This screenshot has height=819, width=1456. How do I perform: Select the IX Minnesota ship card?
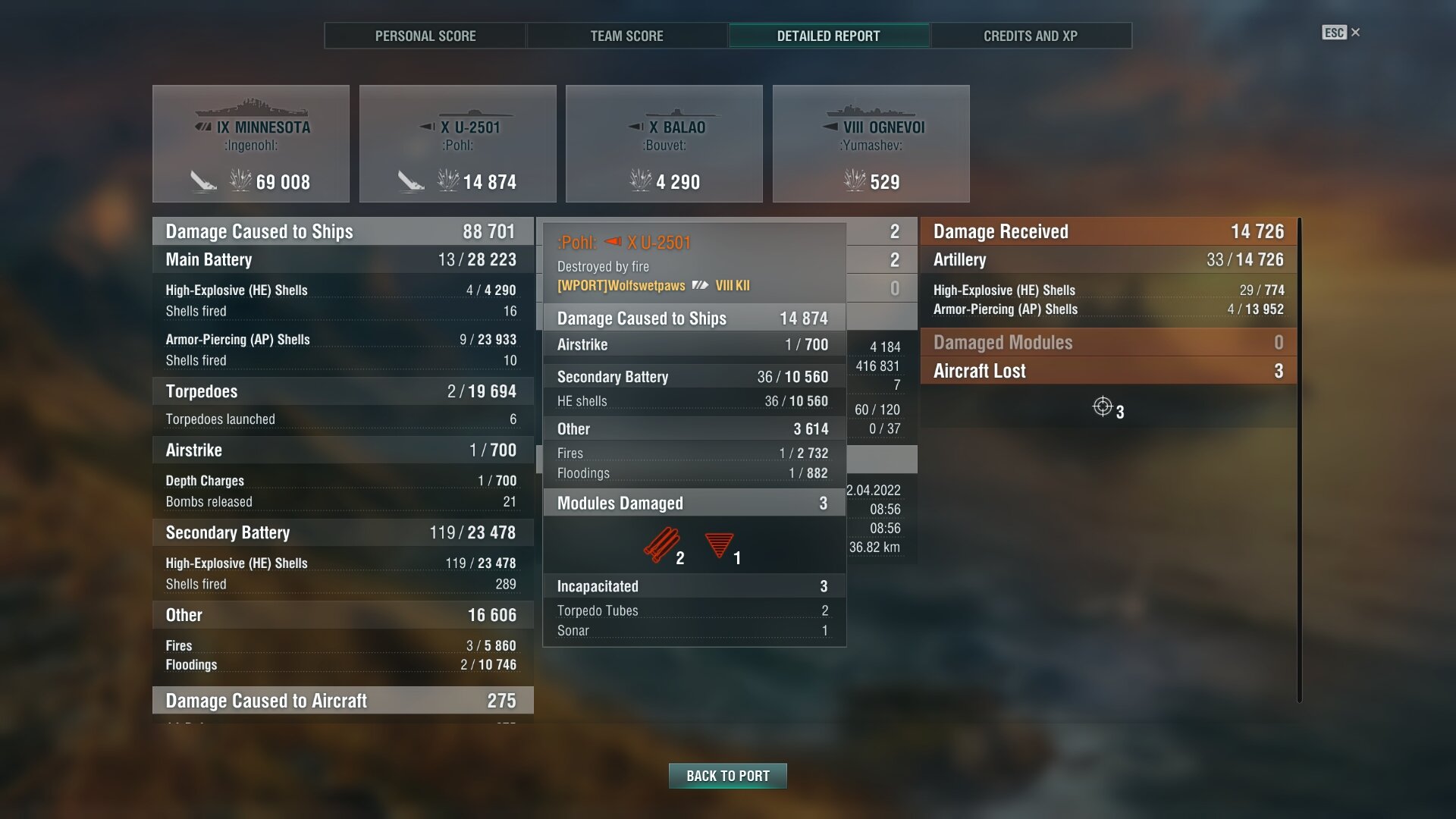pos(251,144)
